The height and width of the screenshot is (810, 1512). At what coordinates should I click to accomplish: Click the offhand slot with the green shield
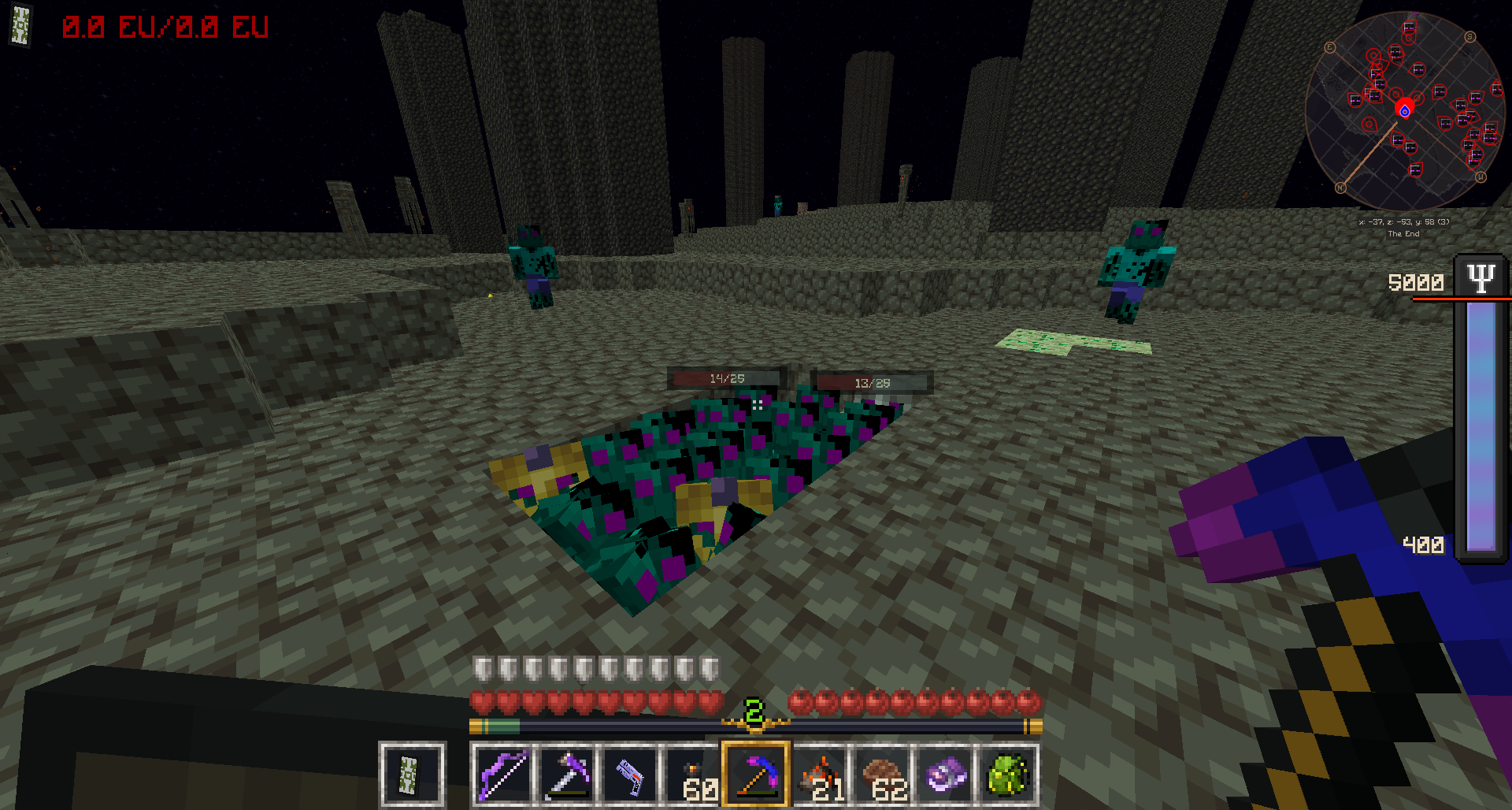click(412, 775)
